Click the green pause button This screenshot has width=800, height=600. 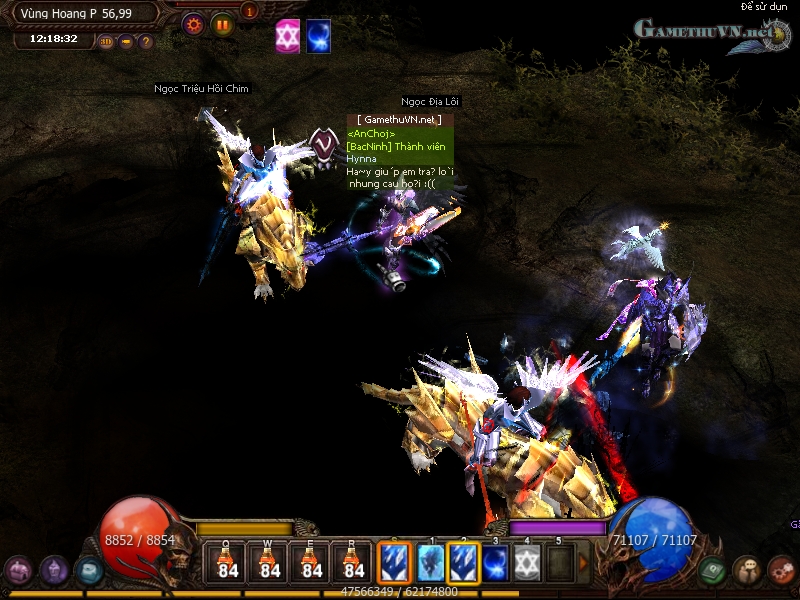[222, 24]
